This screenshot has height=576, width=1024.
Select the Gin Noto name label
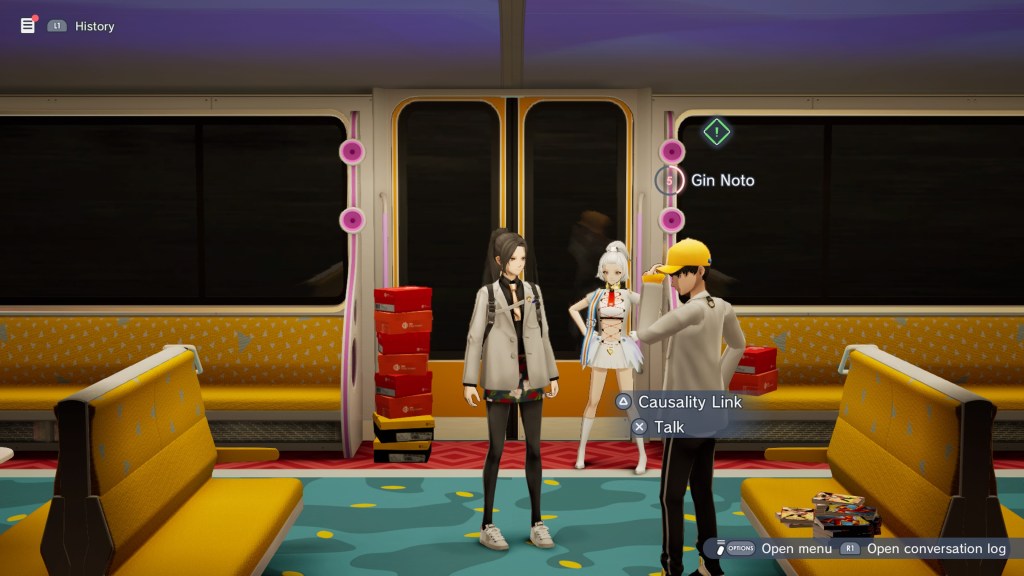pyautogui.click(x=722, y=180)
